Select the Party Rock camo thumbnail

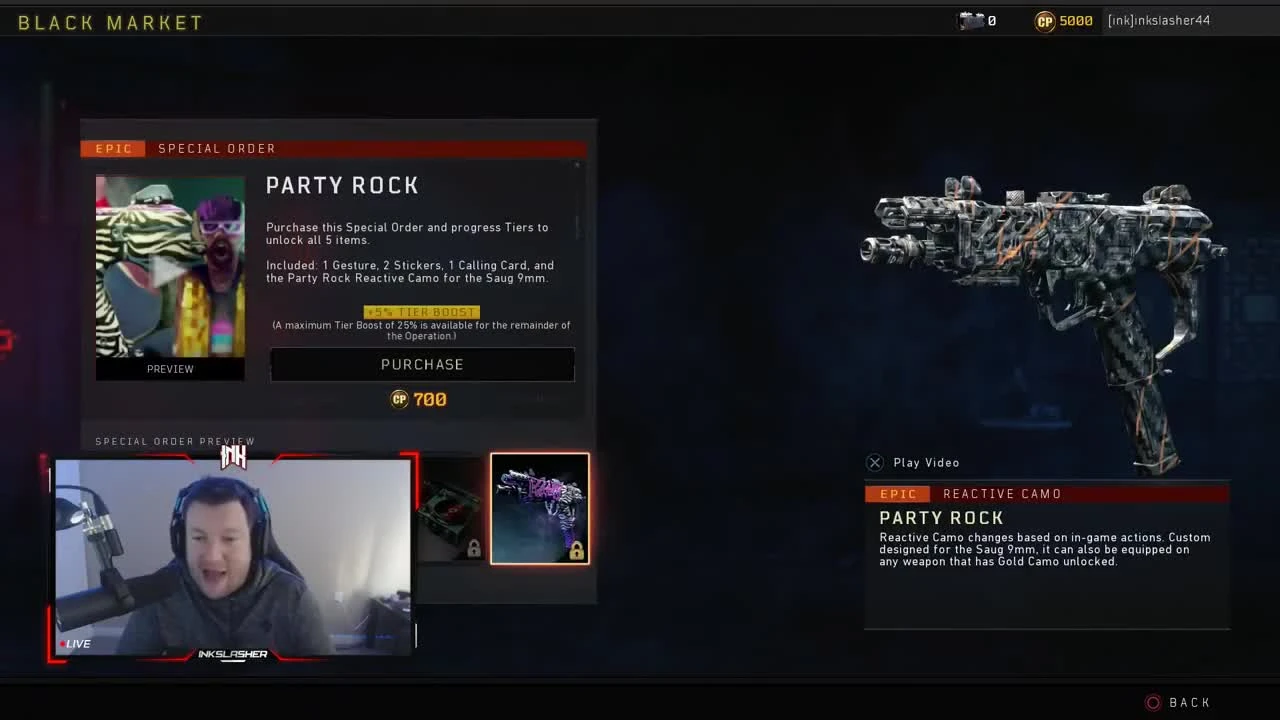539,508
